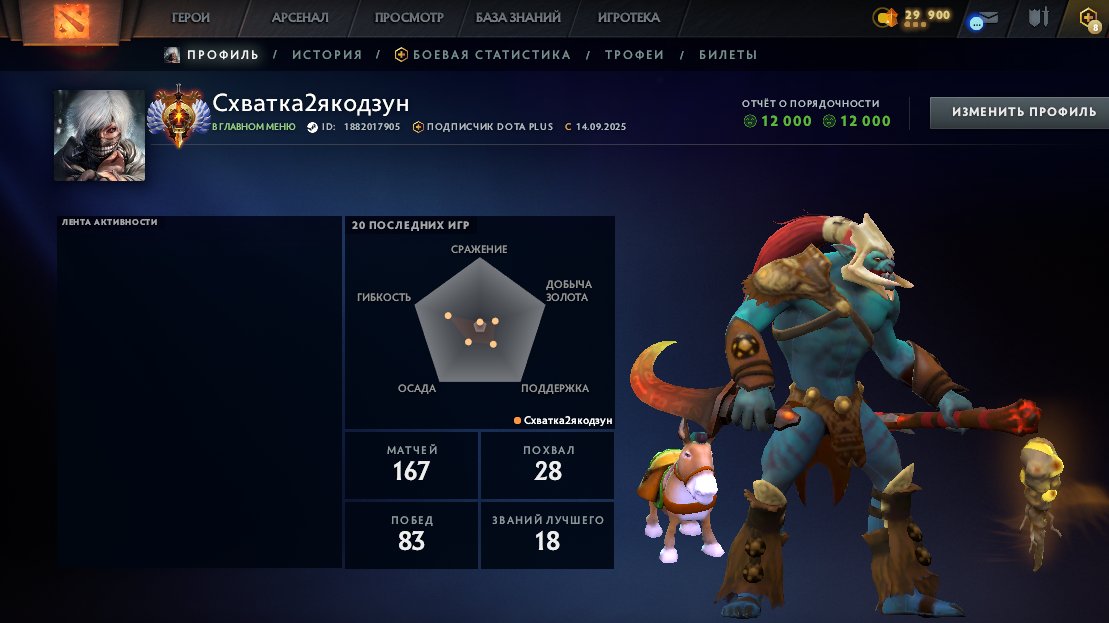Click the shards balance of 29 900
1109x623 pixels.
(915, 16)
